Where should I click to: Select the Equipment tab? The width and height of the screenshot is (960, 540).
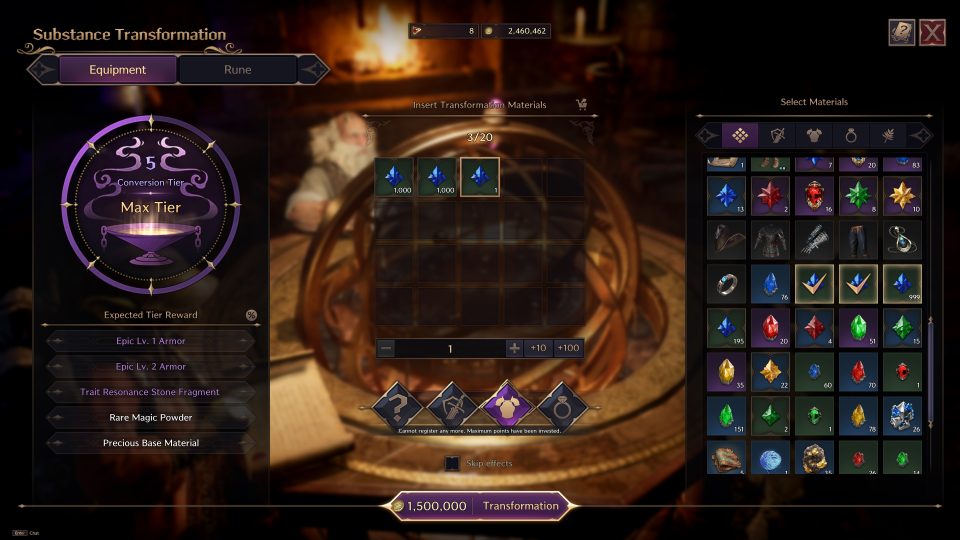pyautogui.click(x=117, y=70)
